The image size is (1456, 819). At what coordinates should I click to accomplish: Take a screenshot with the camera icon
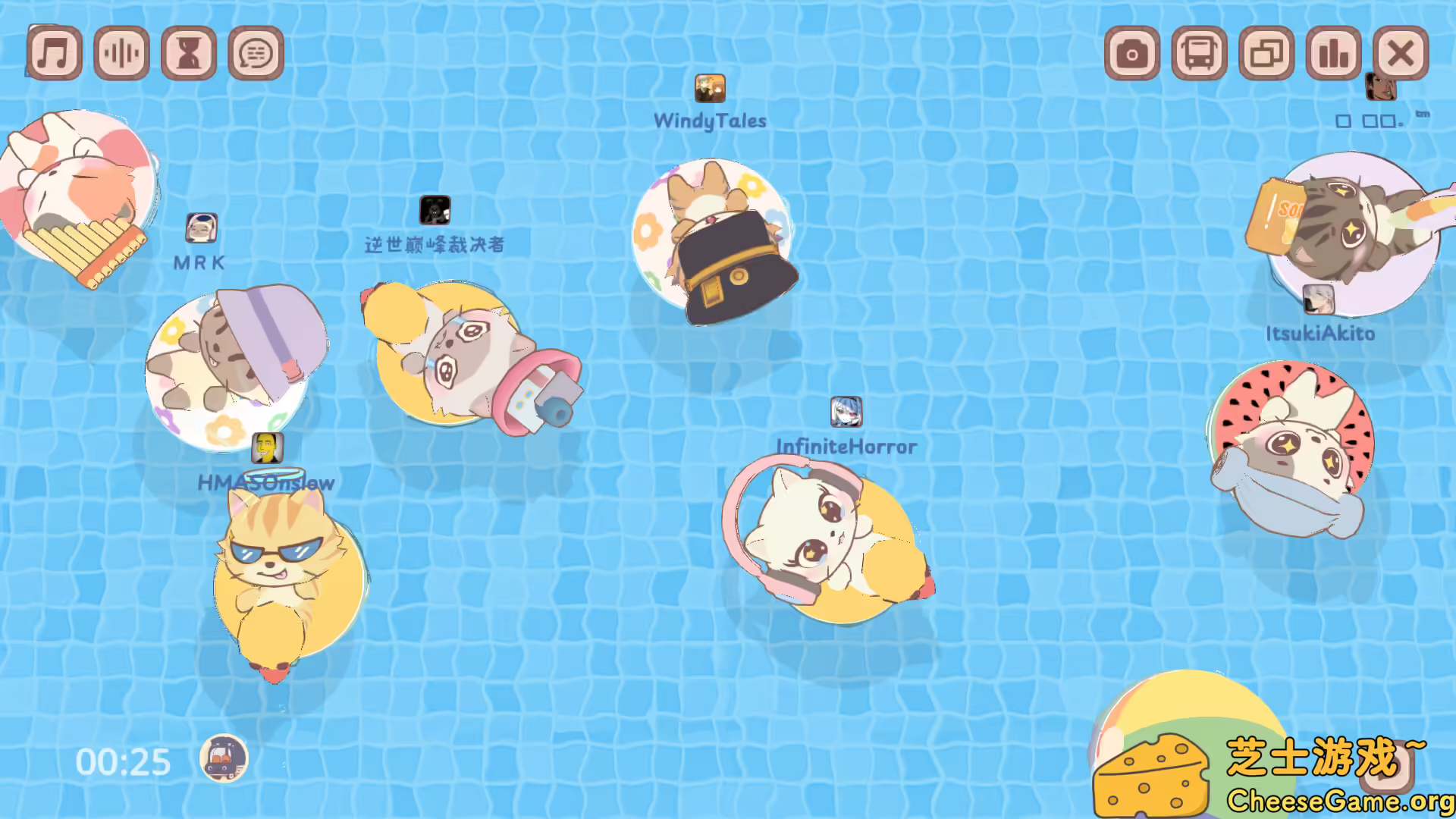tap(1131, 53)
